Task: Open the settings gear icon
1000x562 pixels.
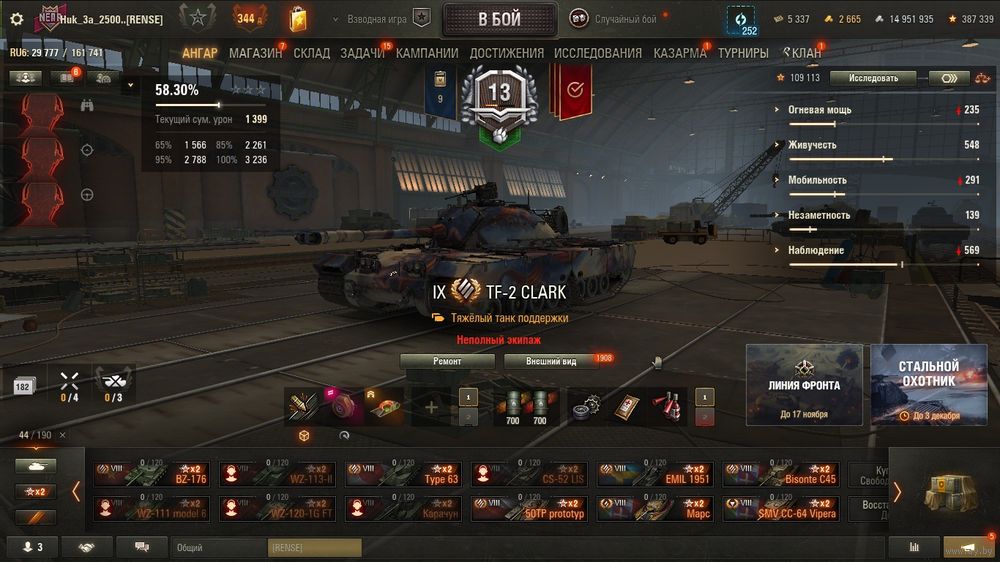Action: point(16,19)
